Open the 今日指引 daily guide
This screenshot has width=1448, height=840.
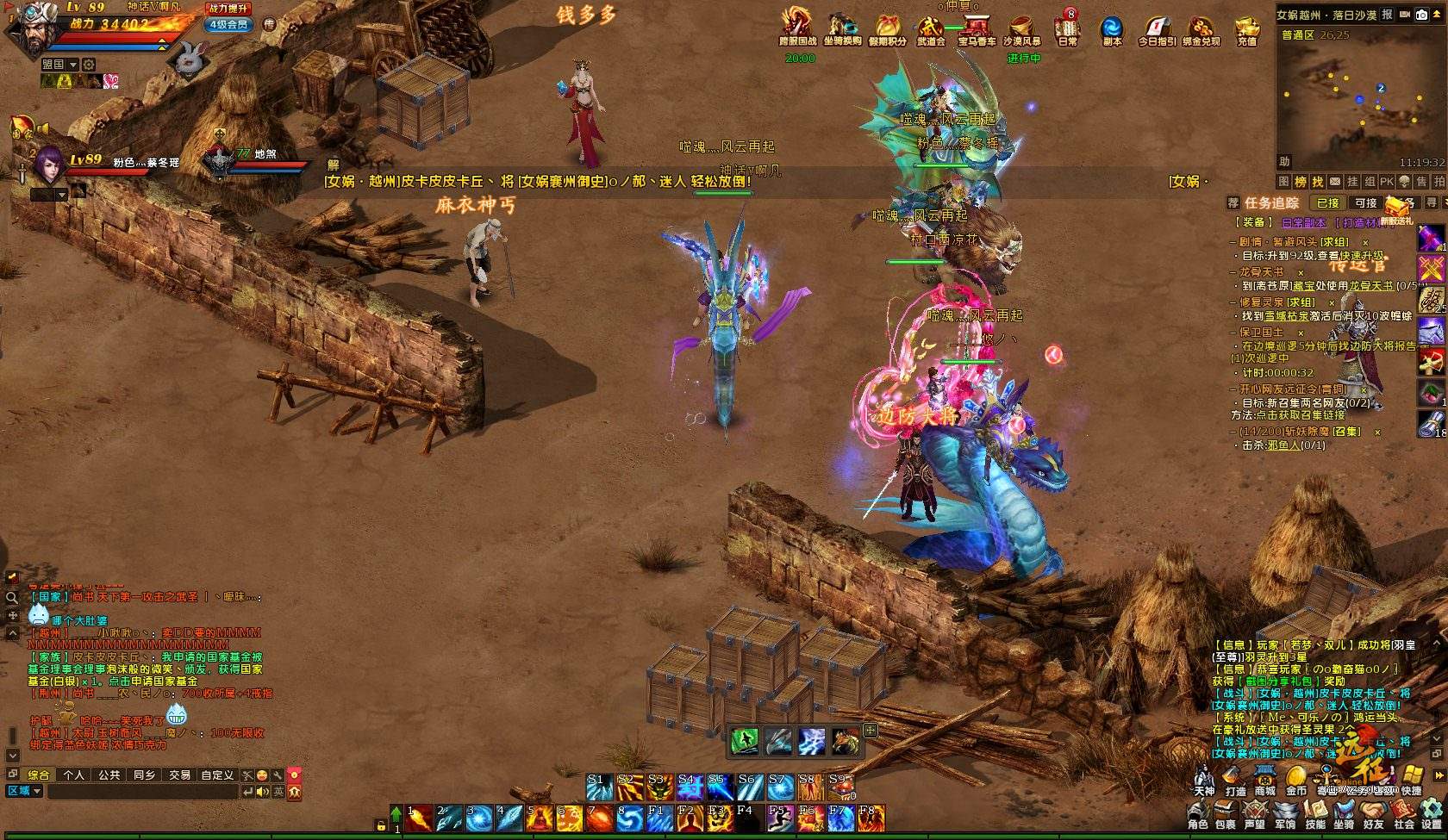tap(1156, 29)
